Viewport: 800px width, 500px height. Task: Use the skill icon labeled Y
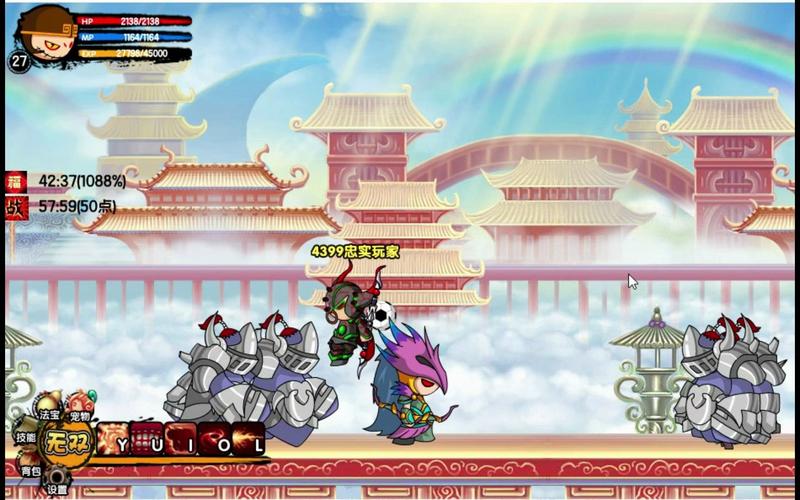(x=114, y=439)
